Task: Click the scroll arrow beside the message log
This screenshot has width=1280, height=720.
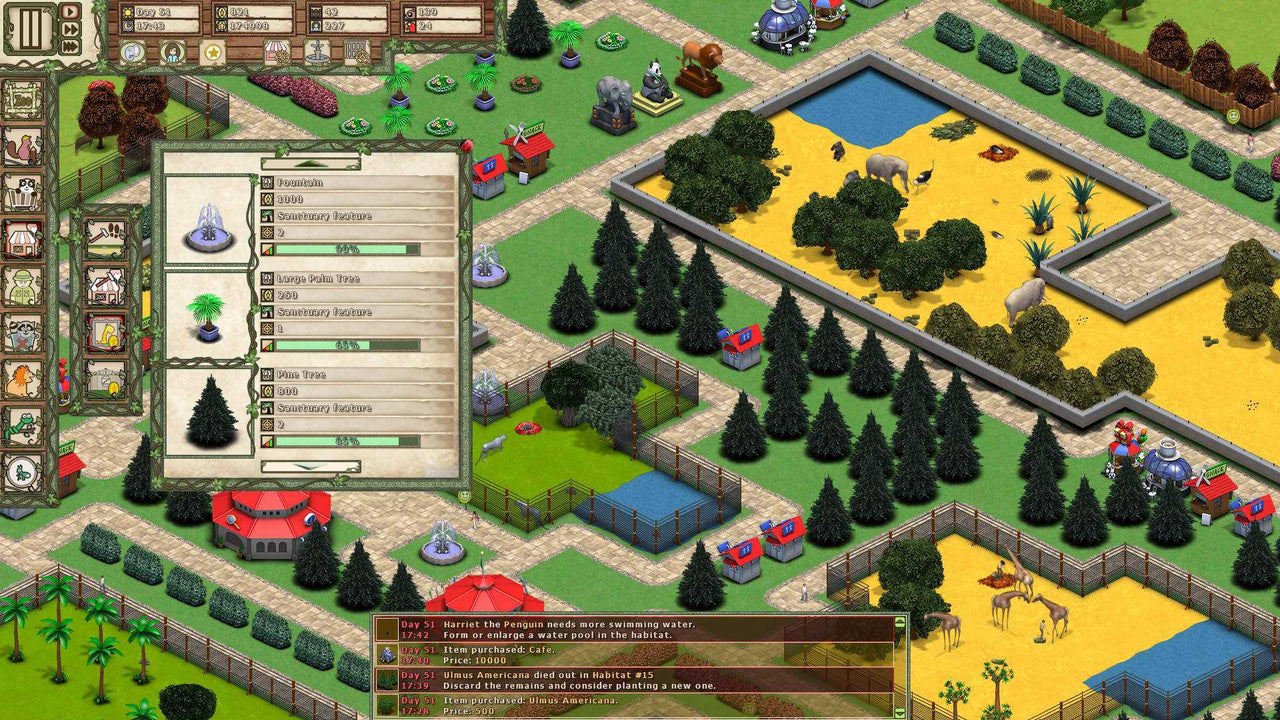Action: click(x=901, y=622)
